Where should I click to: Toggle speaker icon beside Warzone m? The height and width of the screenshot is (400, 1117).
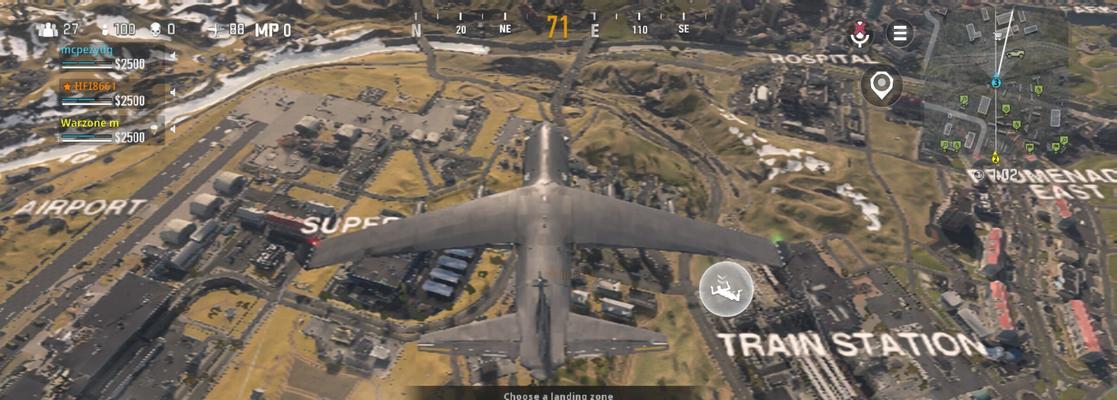click(x=171, y=130)
